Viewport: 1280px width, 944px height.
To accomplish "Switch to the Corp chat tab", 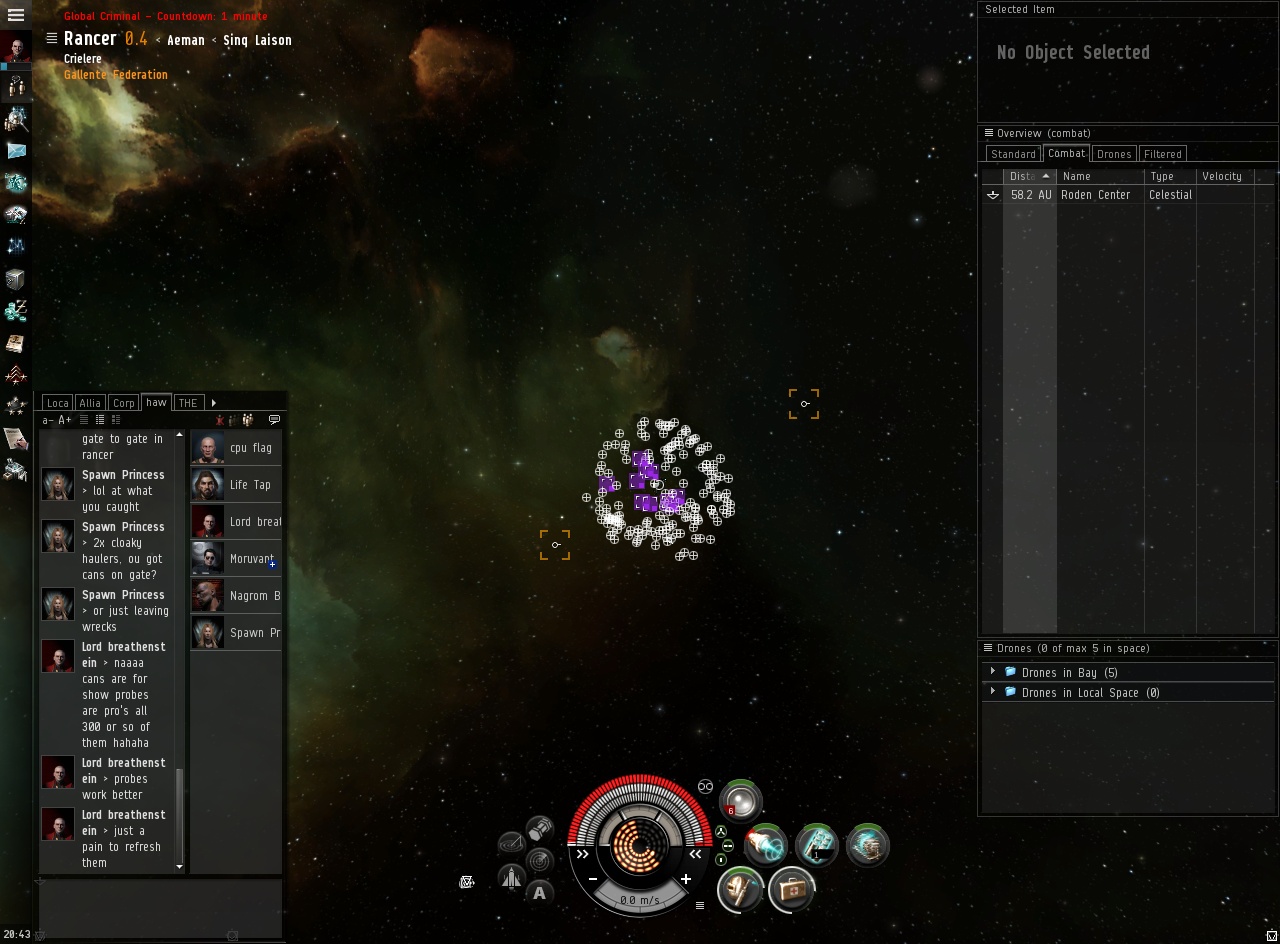I will click(x=123, y=403).
